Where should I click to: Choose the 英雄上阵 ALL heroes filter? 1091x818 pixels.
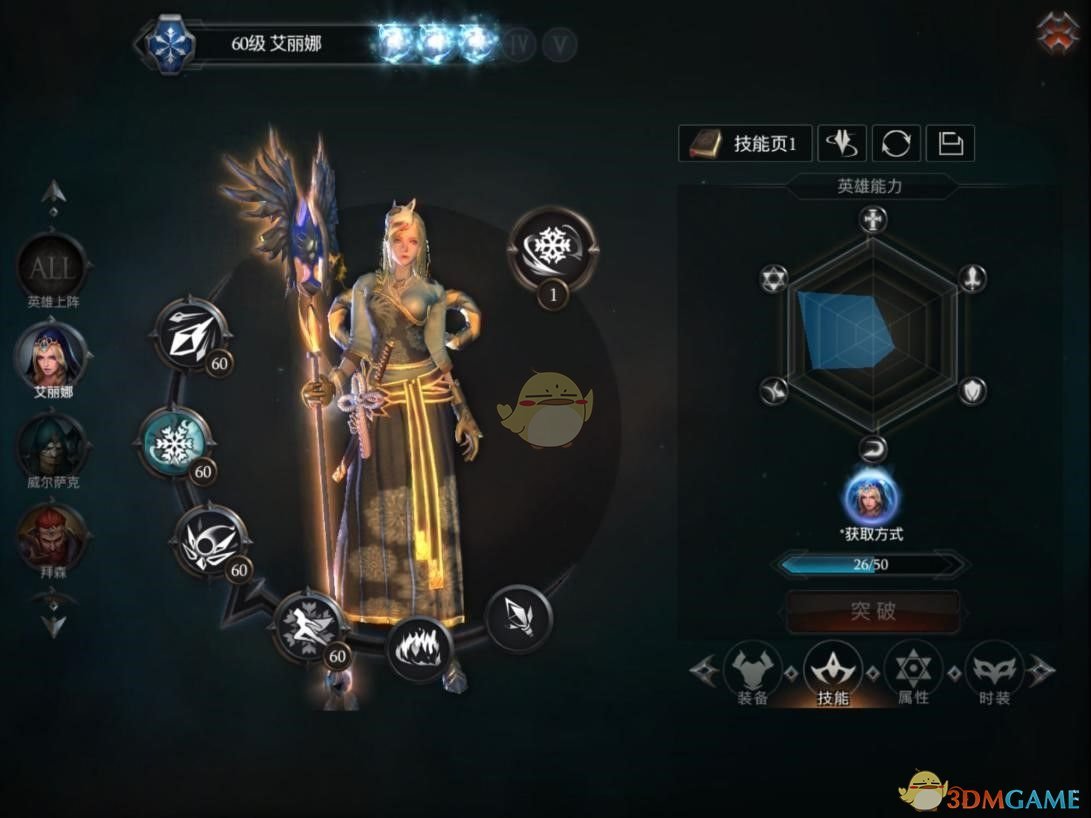(50, 268)
